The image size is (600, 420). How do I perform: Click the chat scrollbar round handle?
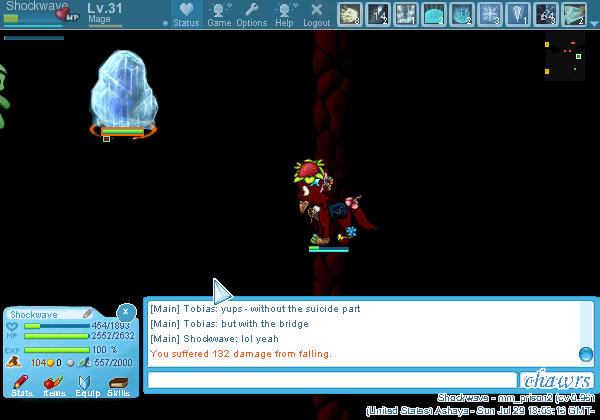pos(586,354)
